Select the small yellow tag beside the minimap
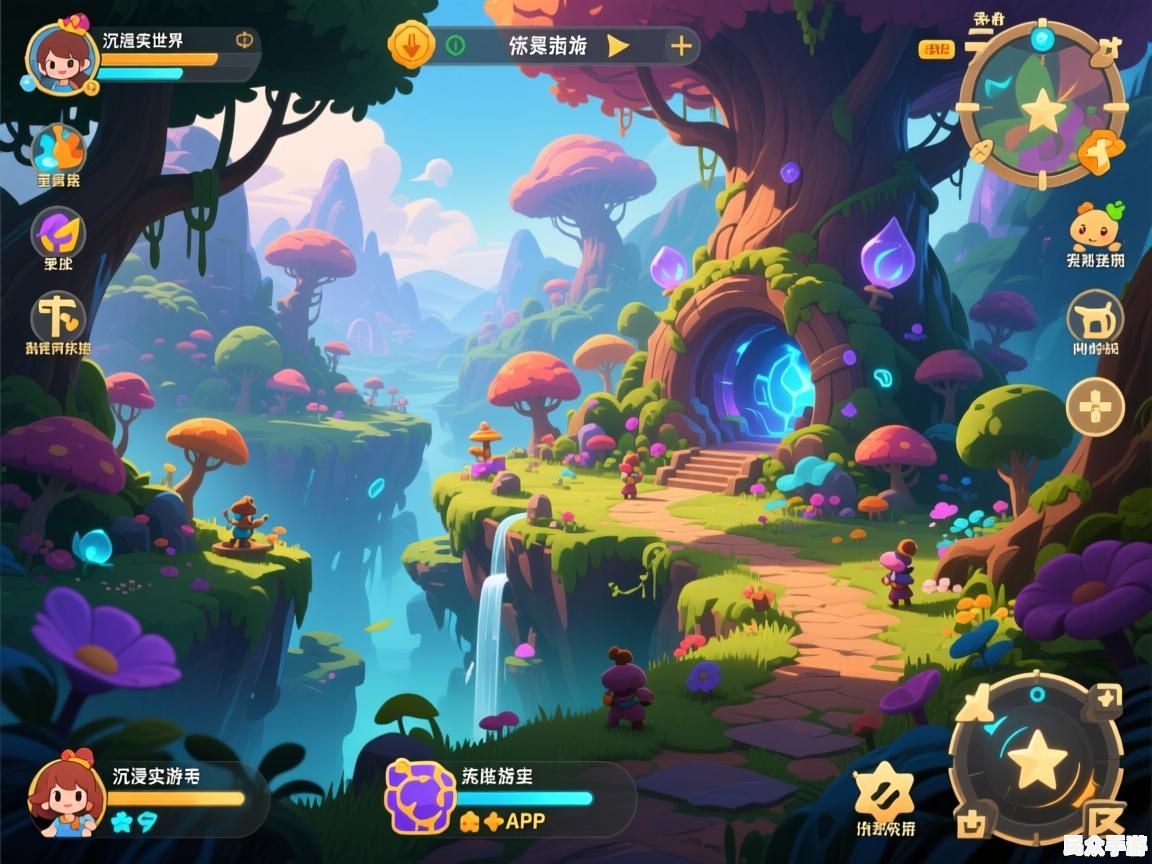This screenshot has height=864, width=1152. click(x=935, y=49)
